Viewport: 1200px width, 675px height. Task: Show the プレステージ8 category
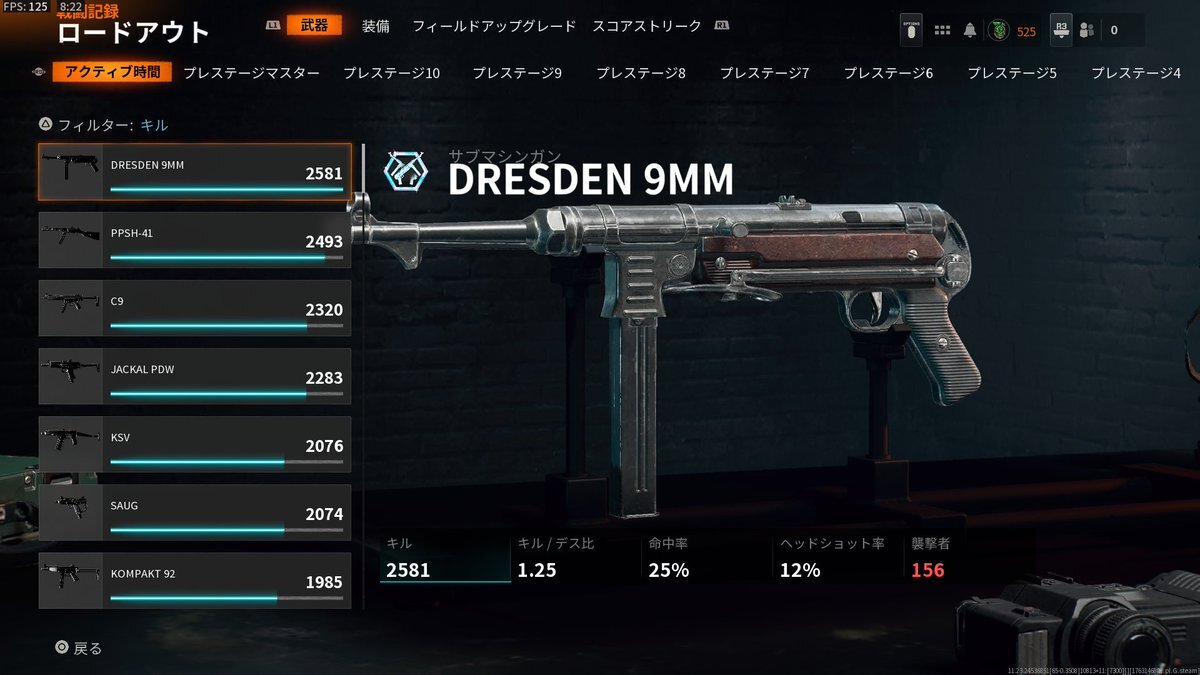click(641, 73)
